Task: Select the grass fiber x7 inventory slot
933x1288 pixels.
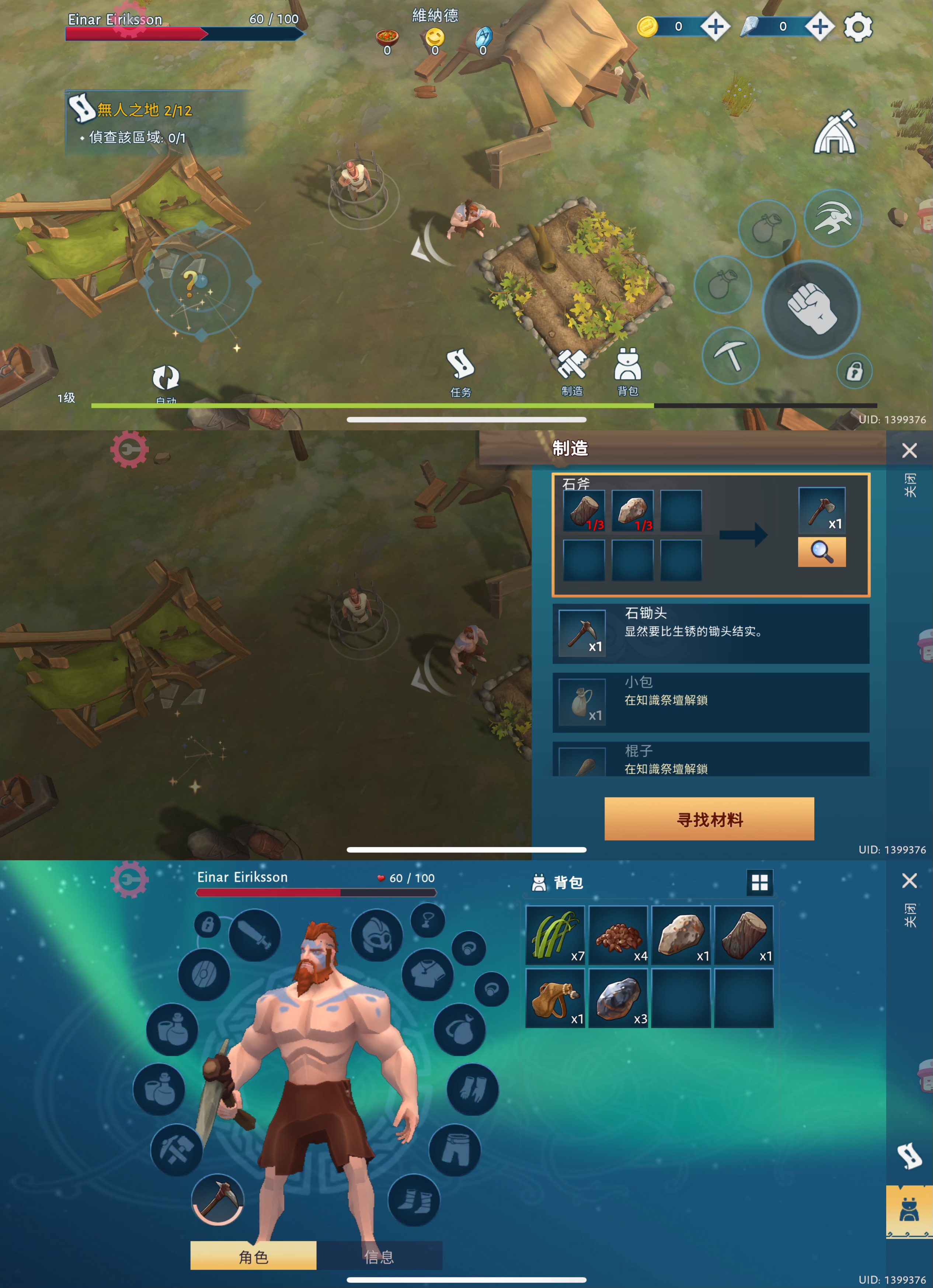Action: tap(556, 935)
